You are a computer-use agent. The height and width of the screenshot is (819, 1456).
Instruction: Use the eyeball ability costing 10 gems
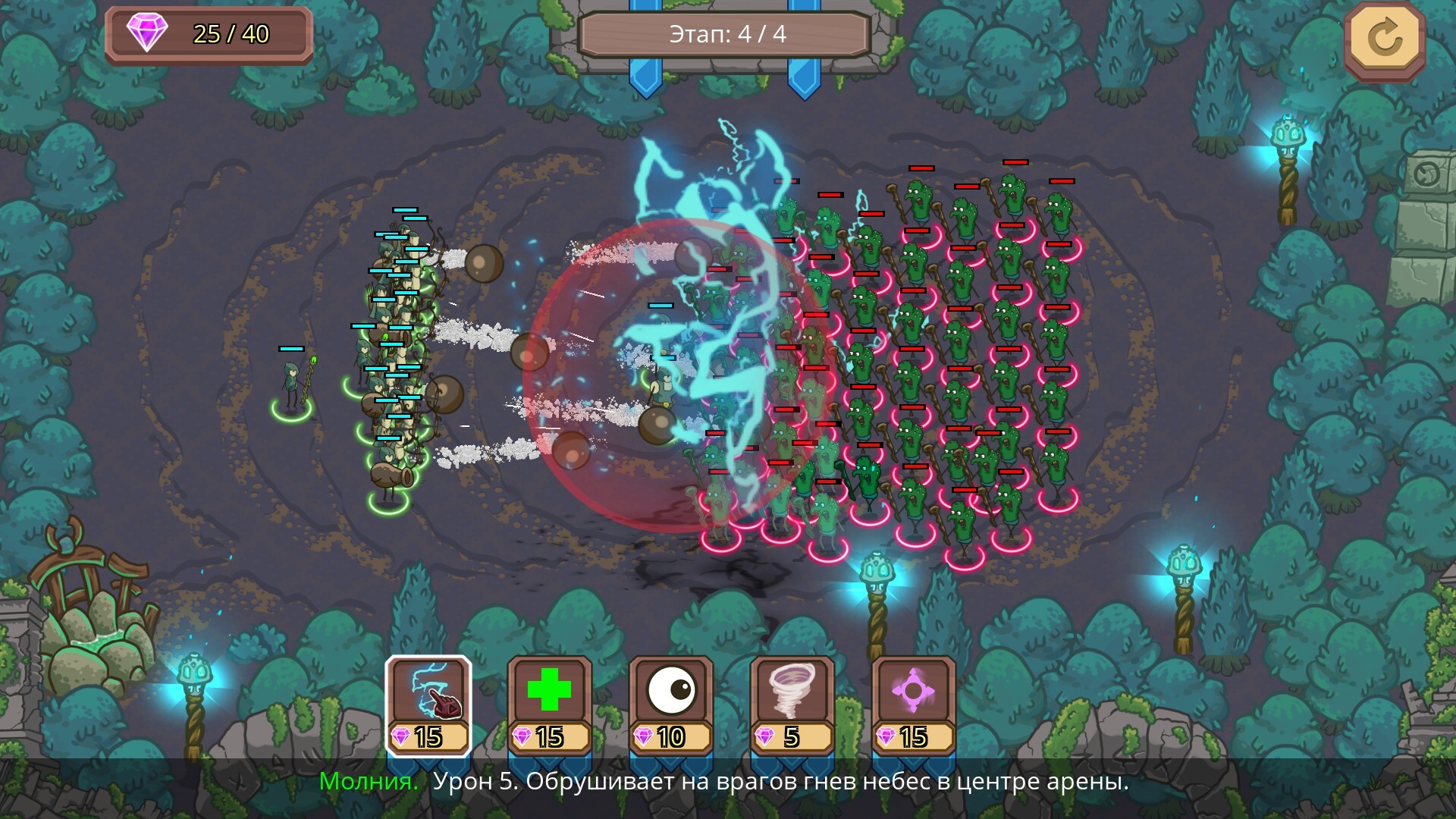(x=671, y=705)
